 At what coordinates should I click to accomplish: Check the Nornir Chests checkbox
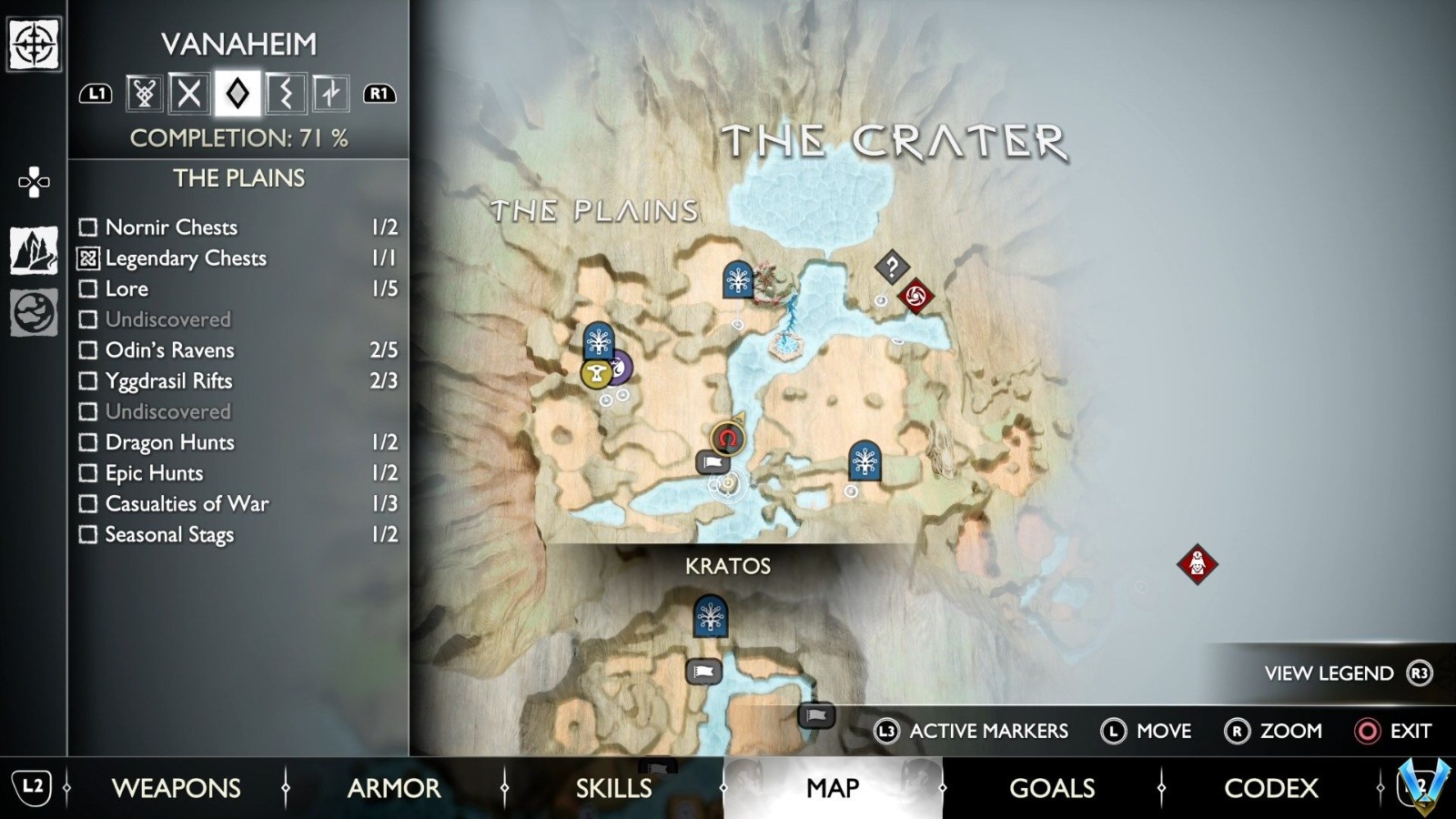click(87, 227)
